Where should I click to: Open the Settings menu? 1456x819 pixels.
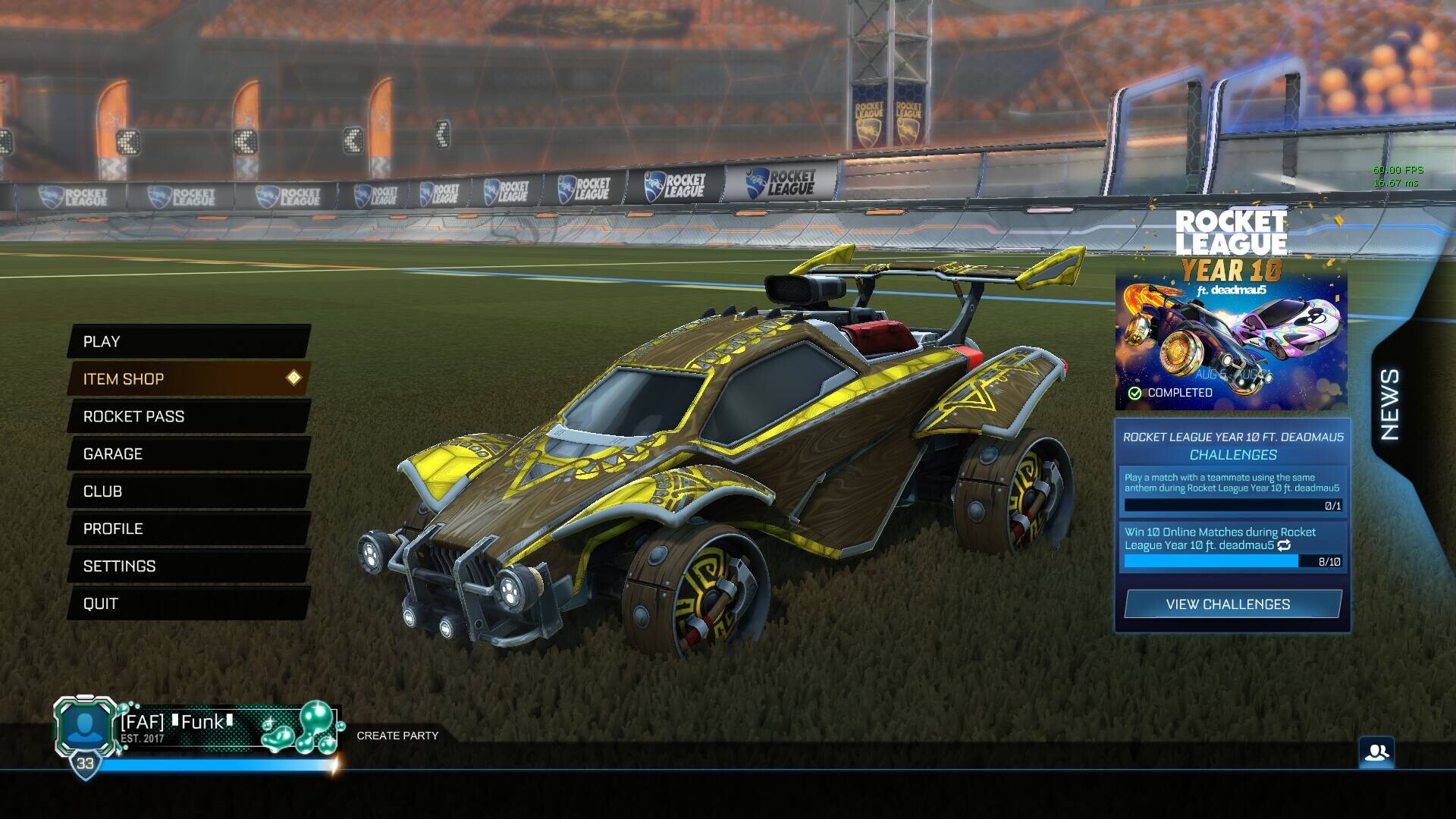coord(188,566)
